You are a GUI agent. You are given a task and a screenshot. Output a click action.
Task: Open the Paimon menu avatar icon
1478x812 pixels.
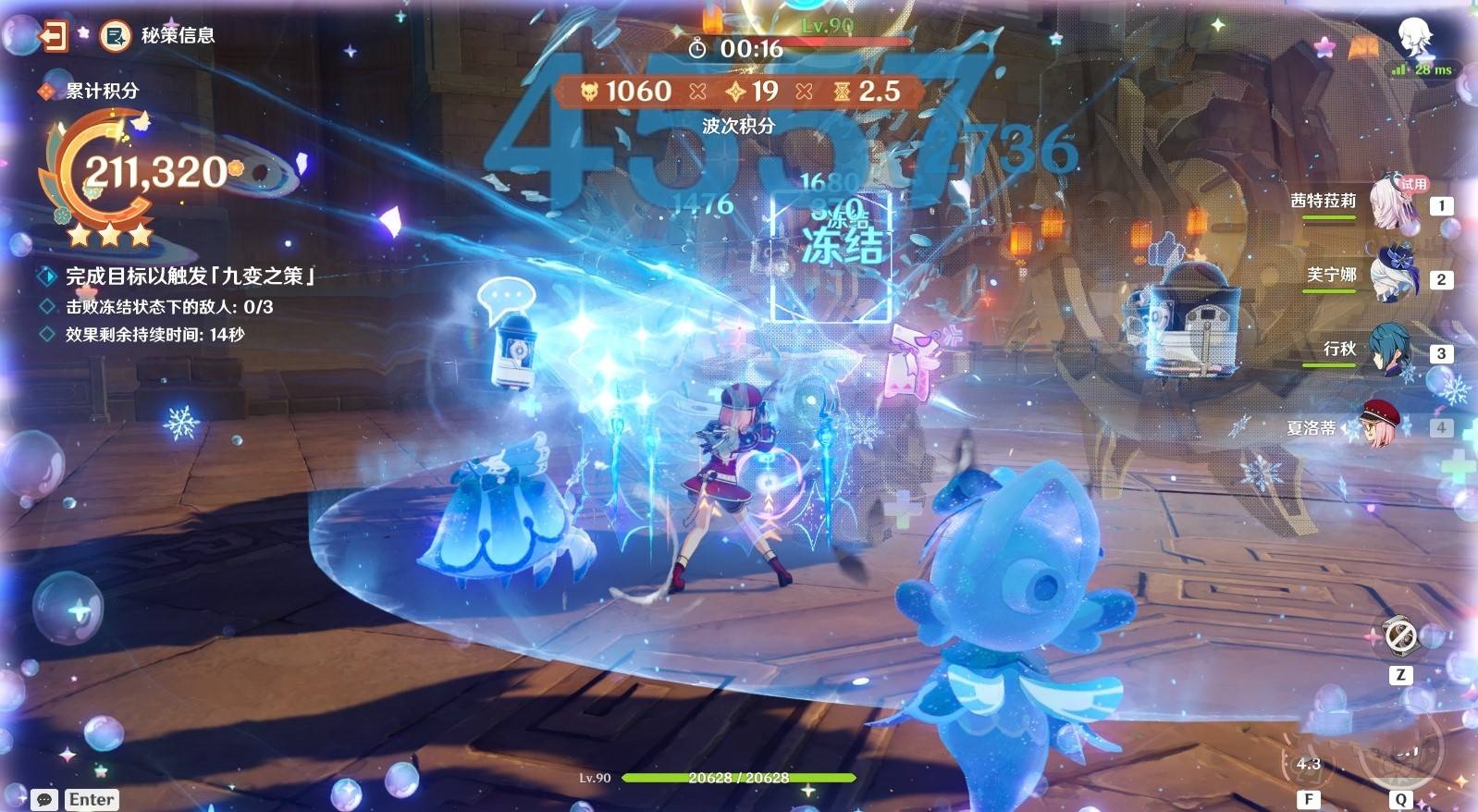click(x=1415, y=37)
